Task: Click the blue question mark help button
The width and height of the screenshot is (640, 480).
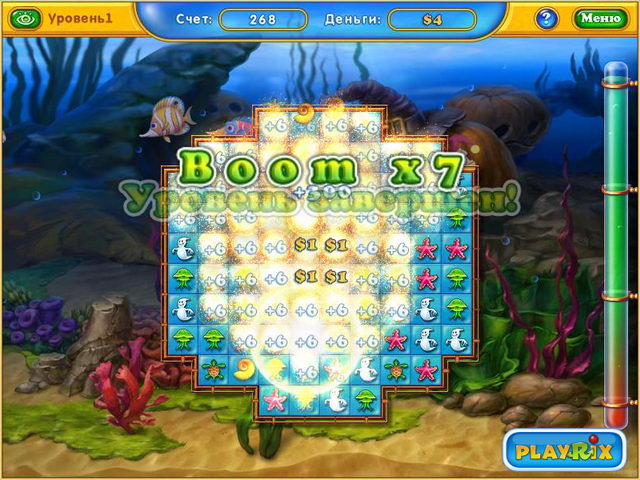Action: click(x=546, y=18)
